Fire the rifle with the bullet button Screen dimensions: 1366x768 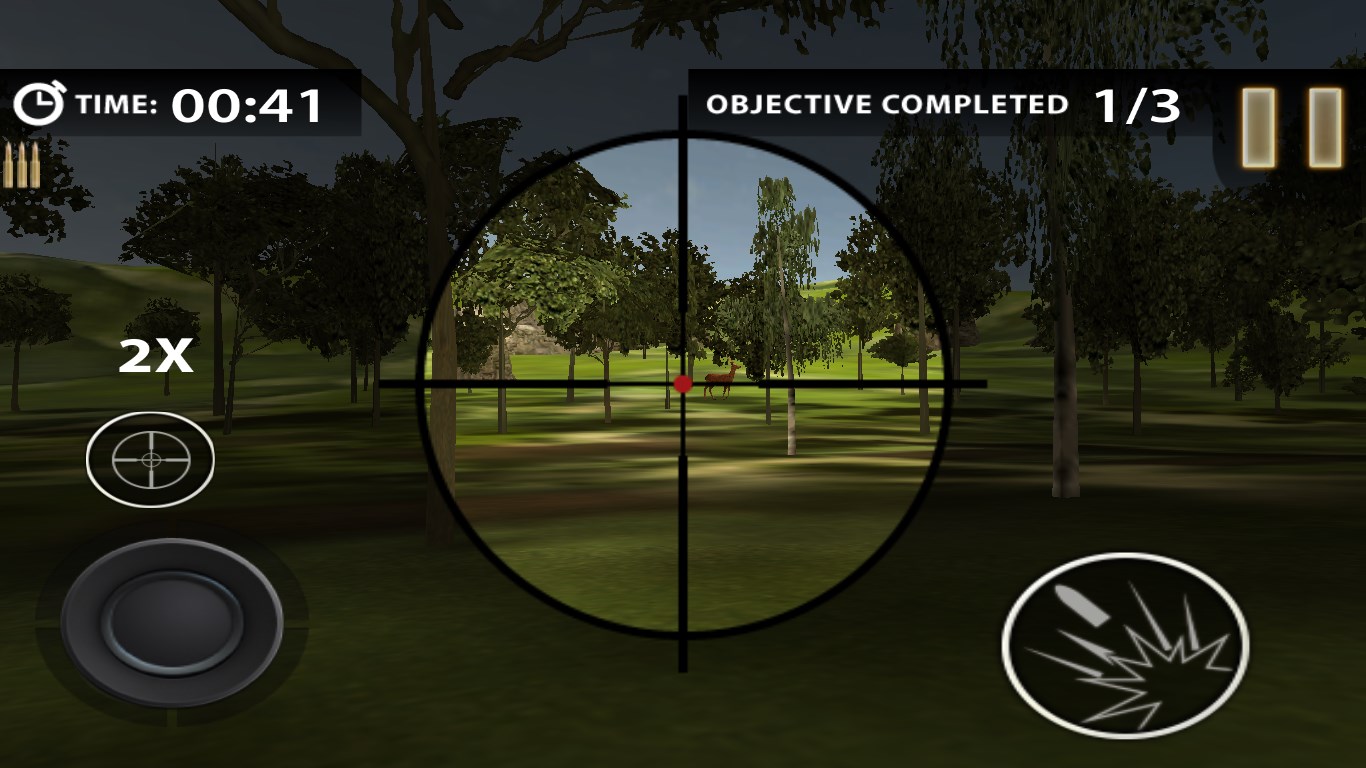point(1125,645)
